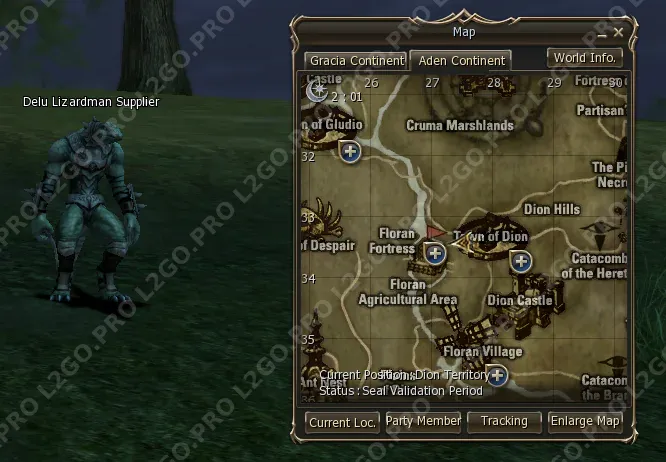The height and width of the screenshot is (462, 666).
Task: Select the Aden Continent tab
Action: [x=462, y=61]
